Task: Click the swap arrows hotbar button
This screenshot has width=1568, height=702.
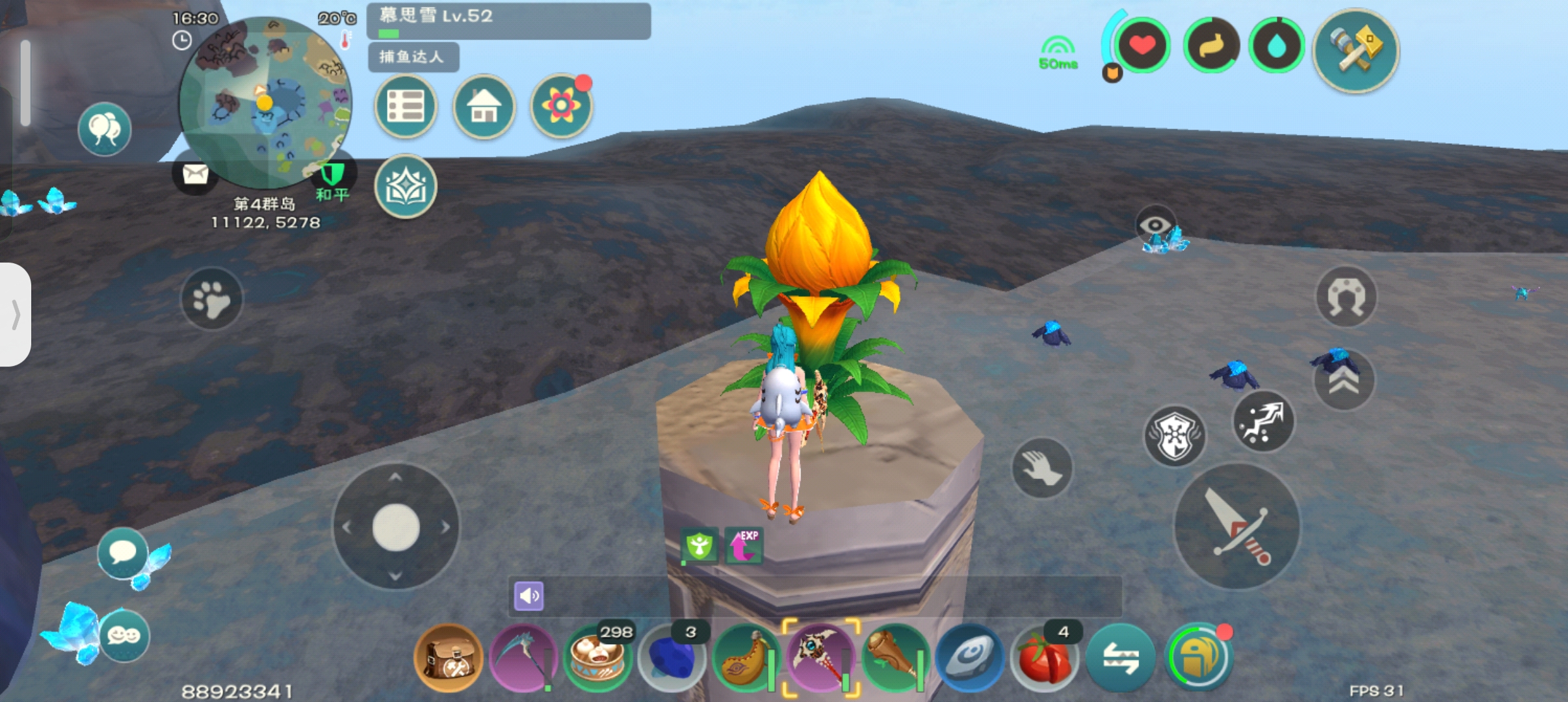Action: pyautogui.click(x=1120, y=658)
